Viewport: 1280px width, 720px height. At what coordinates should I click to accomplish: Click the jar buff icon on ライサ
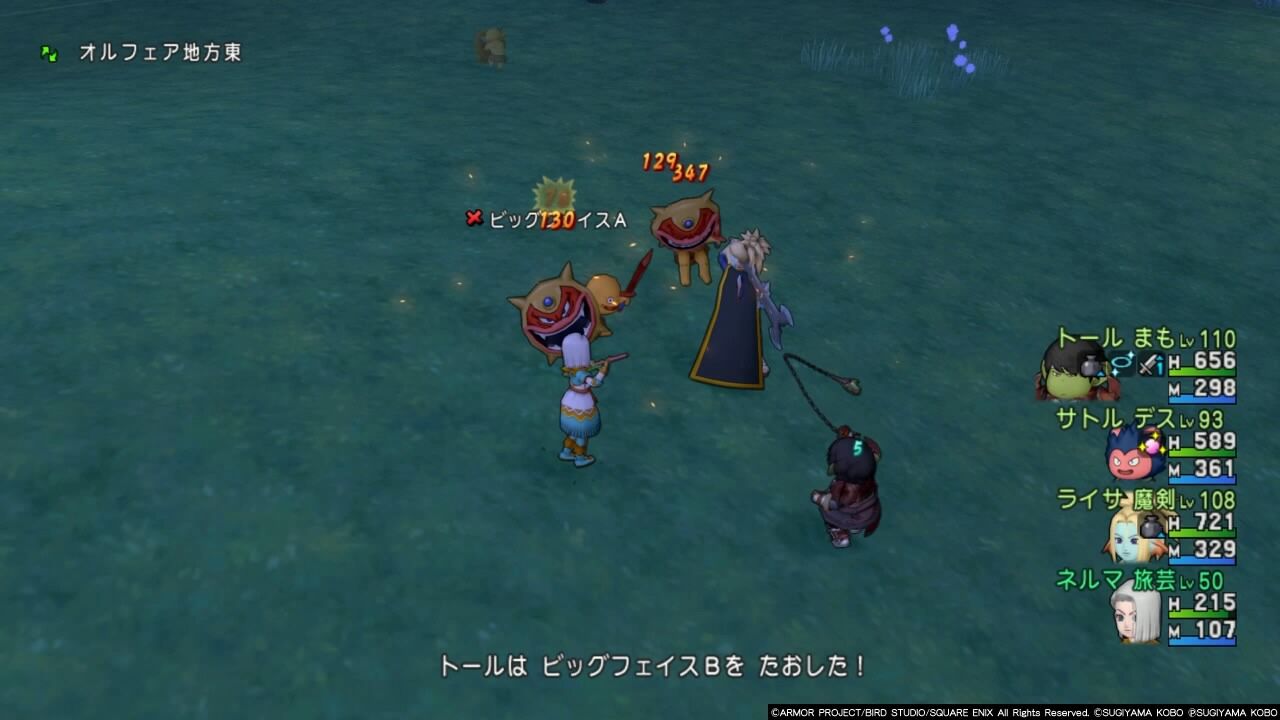pyautogui.click(x=1151, y=527)
